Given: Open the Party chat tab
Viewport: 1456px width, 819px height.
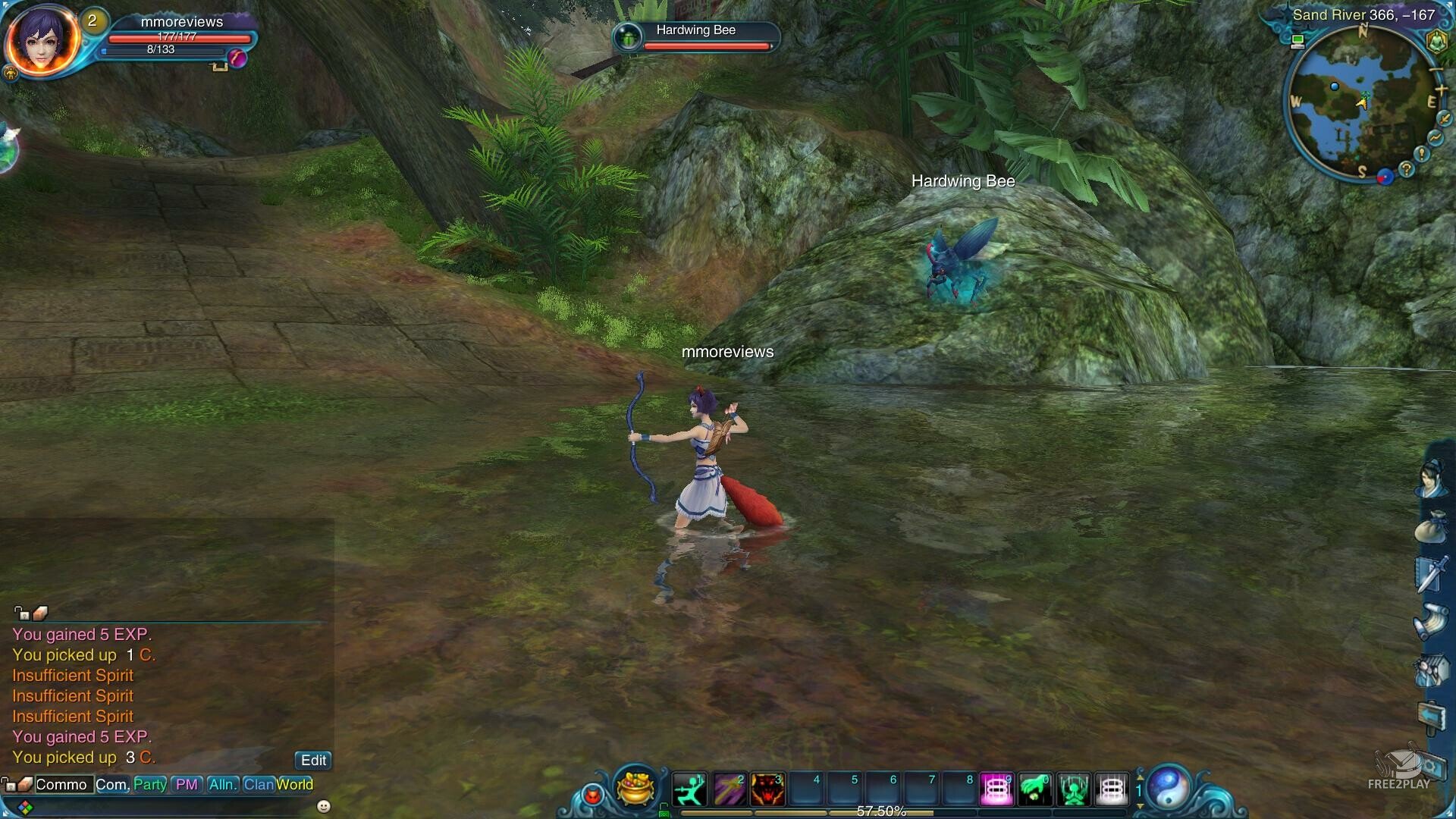Looking at the screenshot, I should click(149, 784).
